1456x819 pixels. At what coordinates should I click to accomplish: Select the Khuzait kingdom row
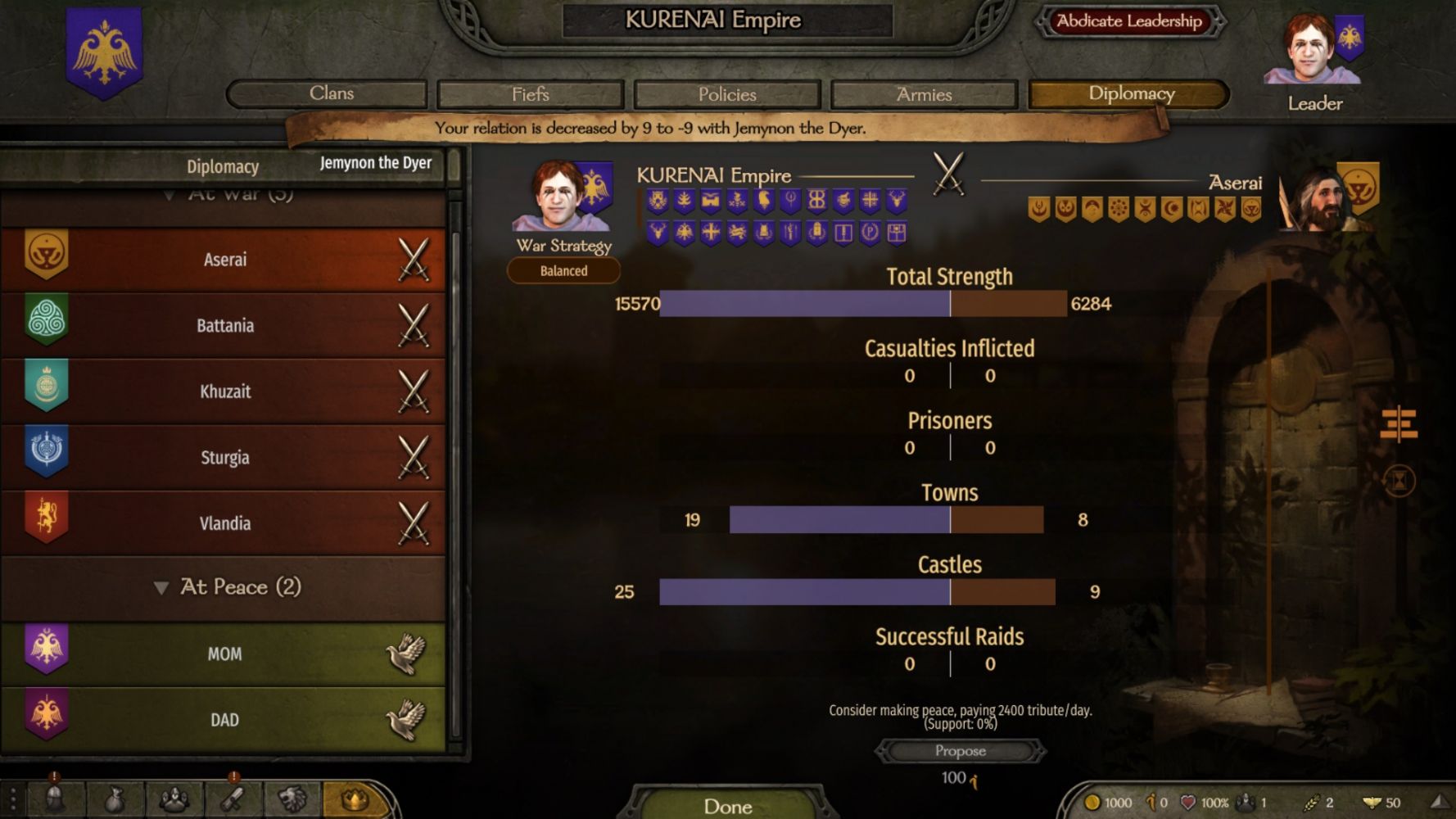(x=224, y=391)
